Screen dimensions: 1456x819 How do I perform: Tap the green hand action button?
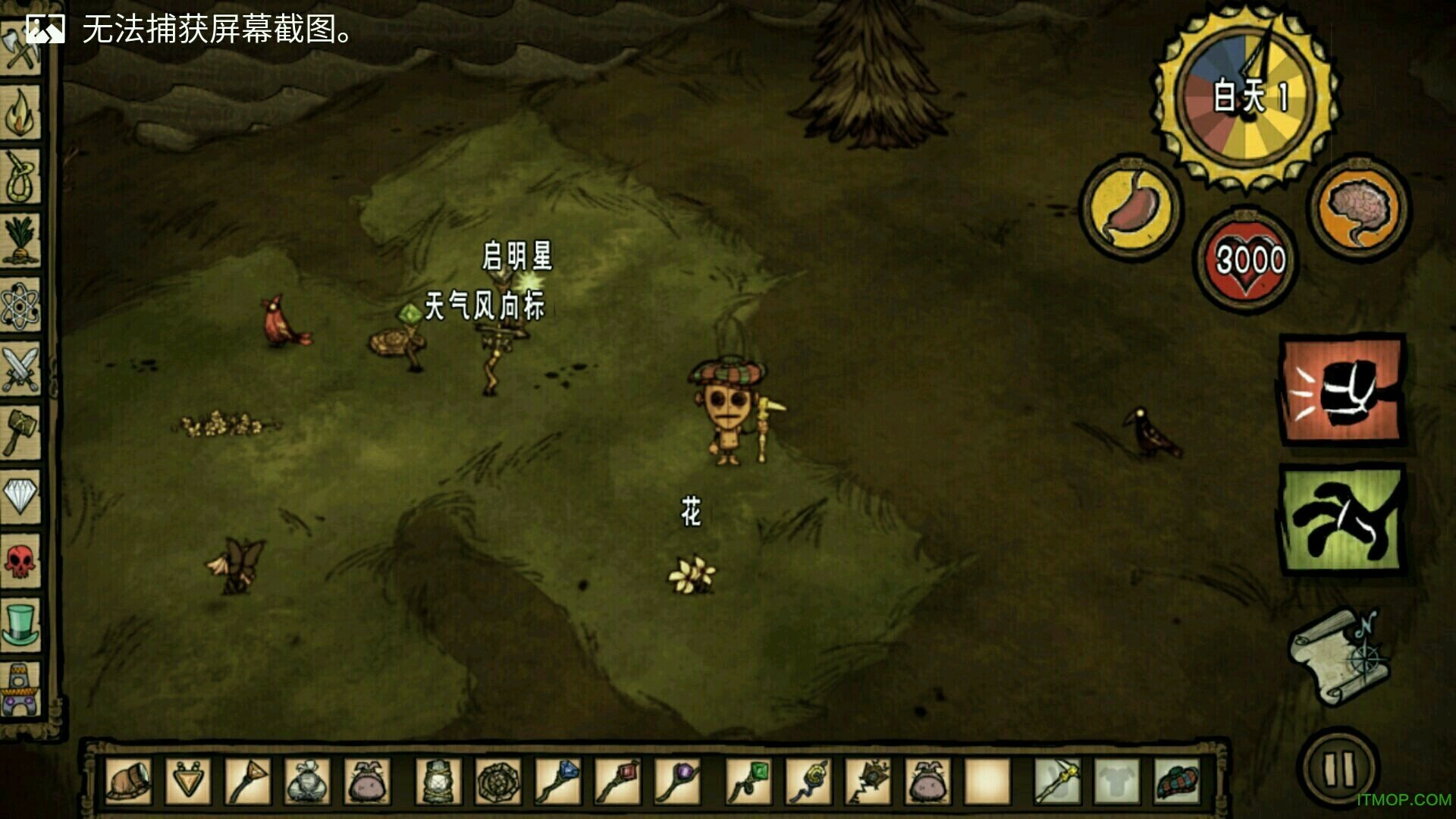click(1342, 521)
